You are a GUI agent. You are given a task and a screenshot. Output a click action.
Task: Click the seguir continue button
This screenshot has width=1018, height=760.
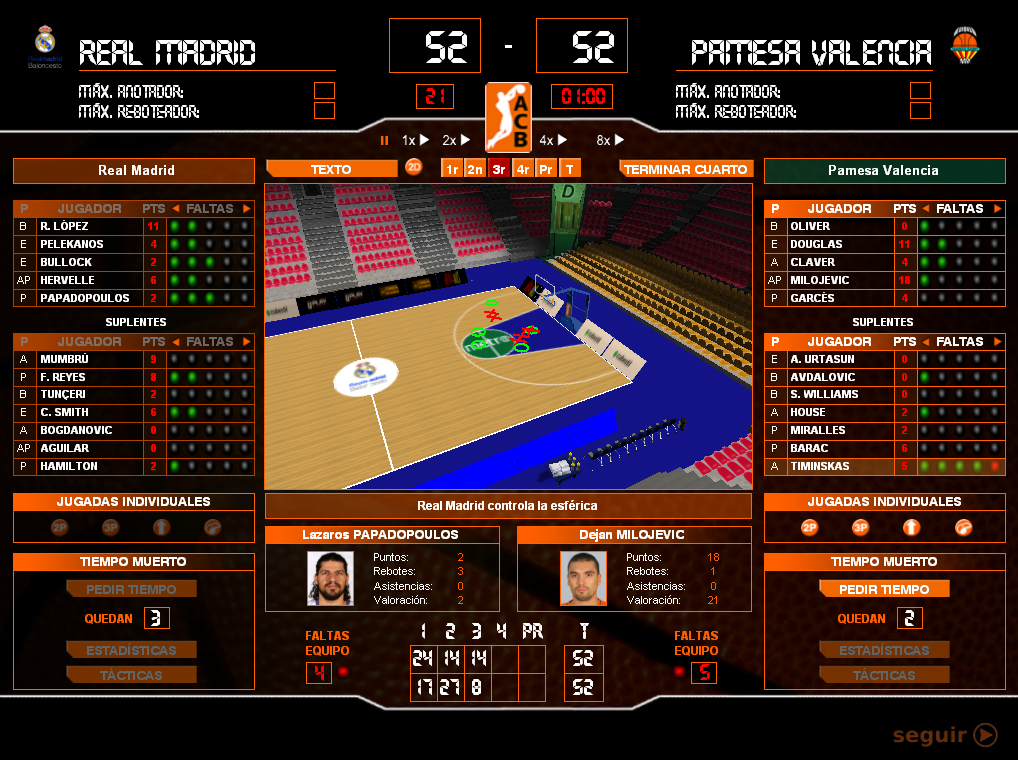click(945, 736)
